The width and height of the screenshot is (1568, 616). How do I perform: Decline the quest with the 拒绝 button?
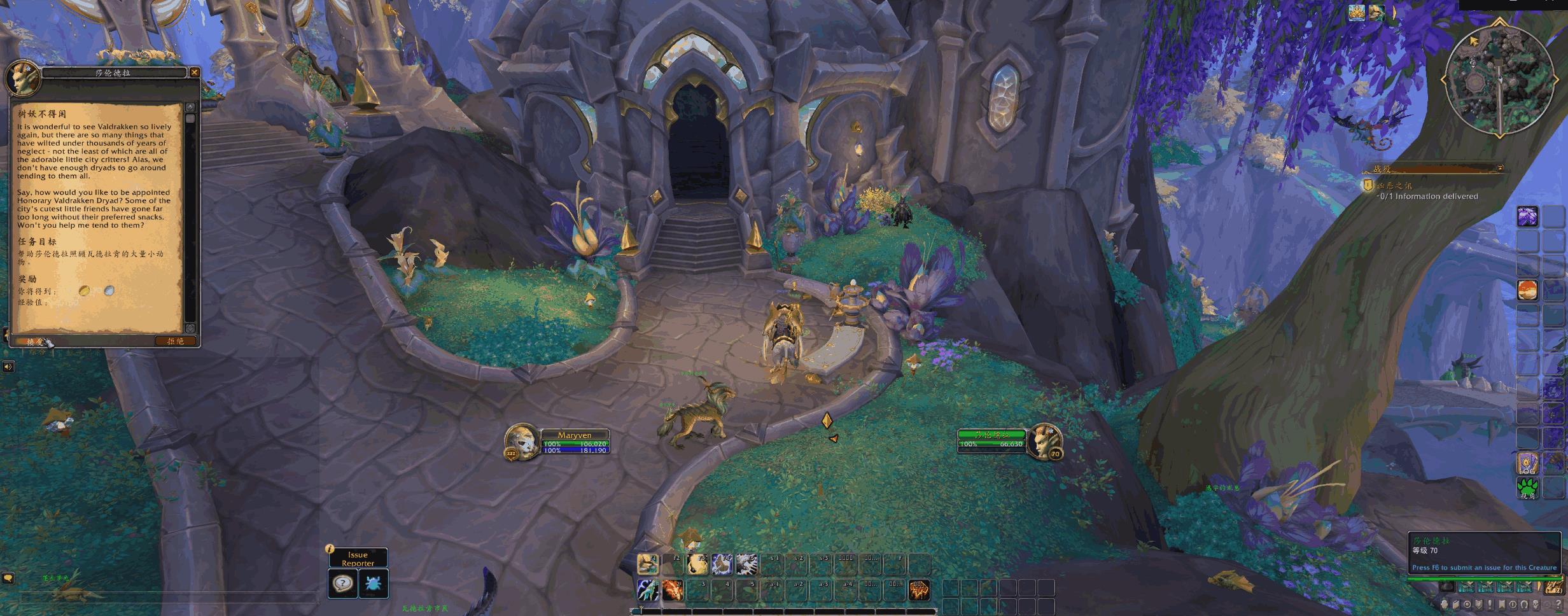175,341
